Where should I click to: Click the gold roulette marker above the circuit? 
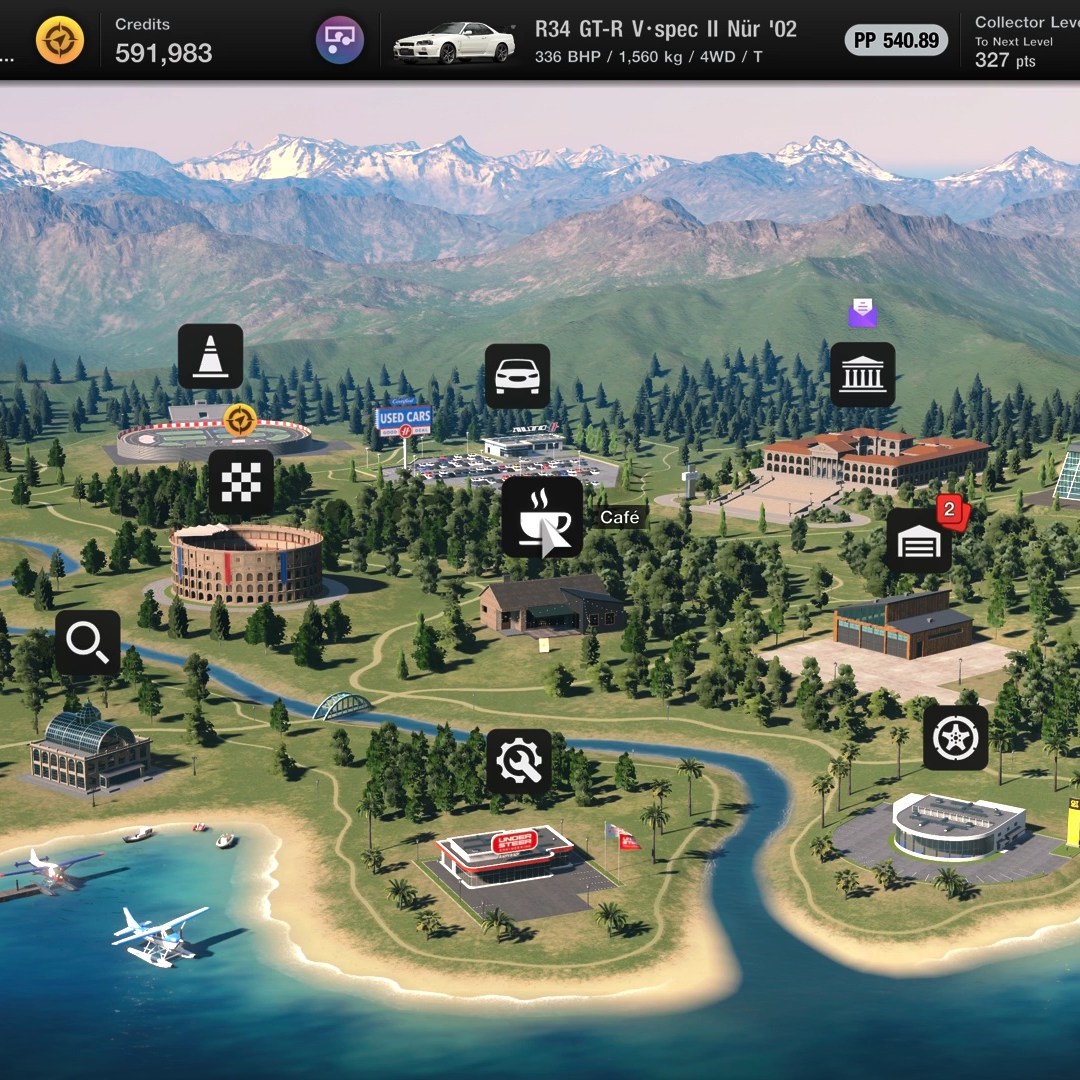coord(239,421)
